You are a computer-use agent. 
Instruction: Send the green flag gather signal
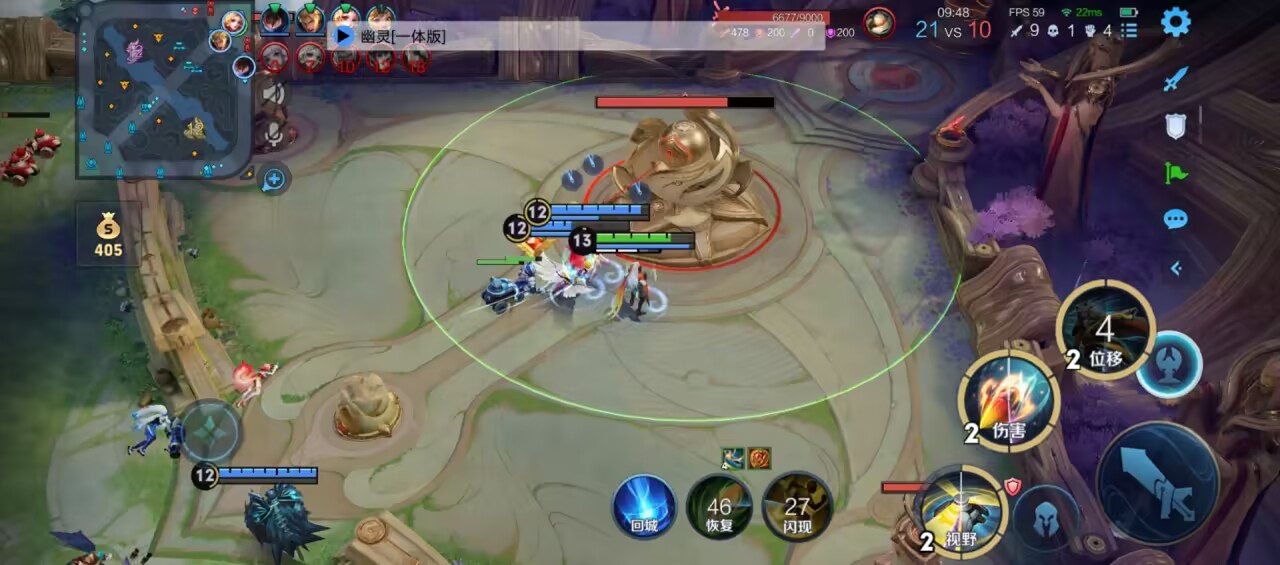1175,172
